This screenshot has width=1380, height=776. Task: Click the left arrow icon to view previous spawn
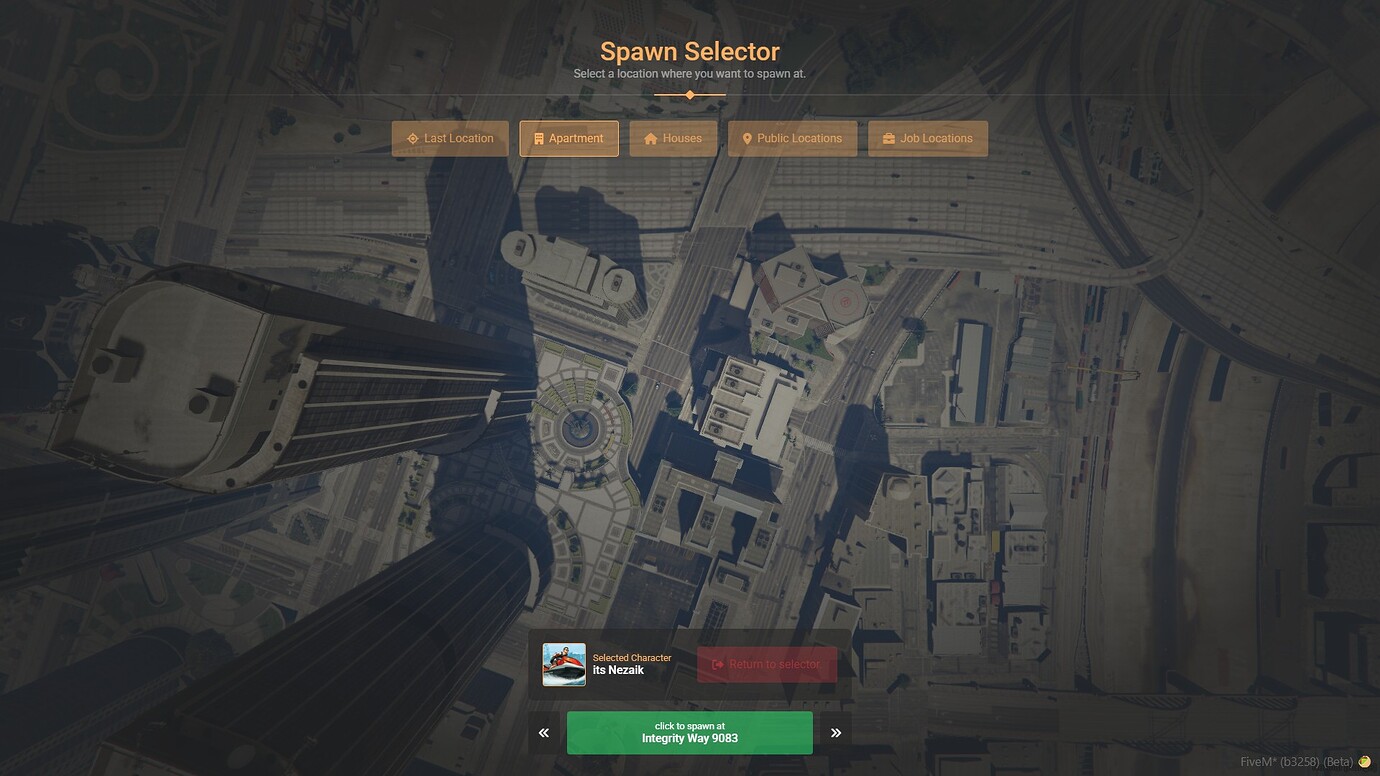543,732
